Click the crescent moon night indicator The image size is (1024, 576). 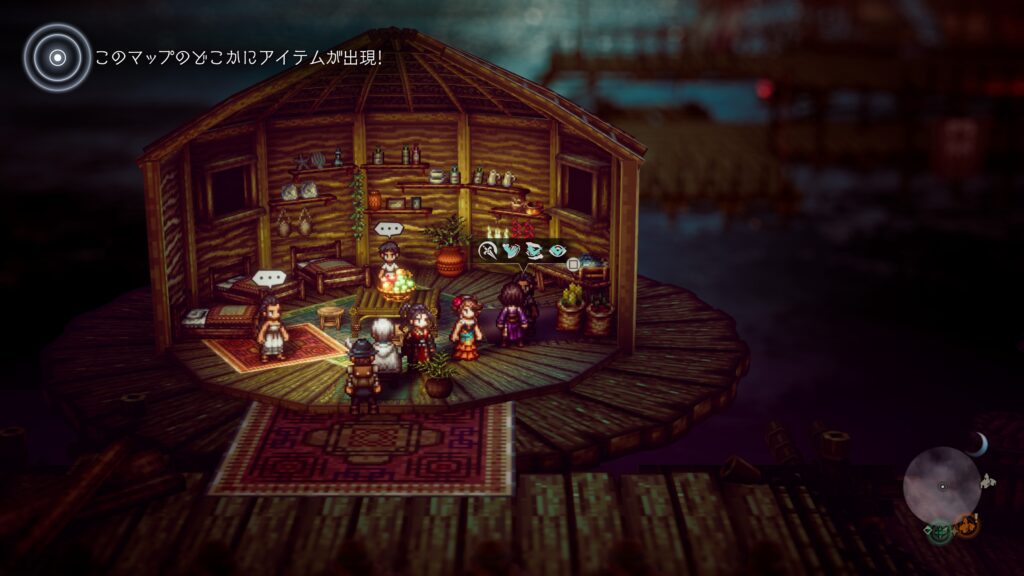point(981,443)
